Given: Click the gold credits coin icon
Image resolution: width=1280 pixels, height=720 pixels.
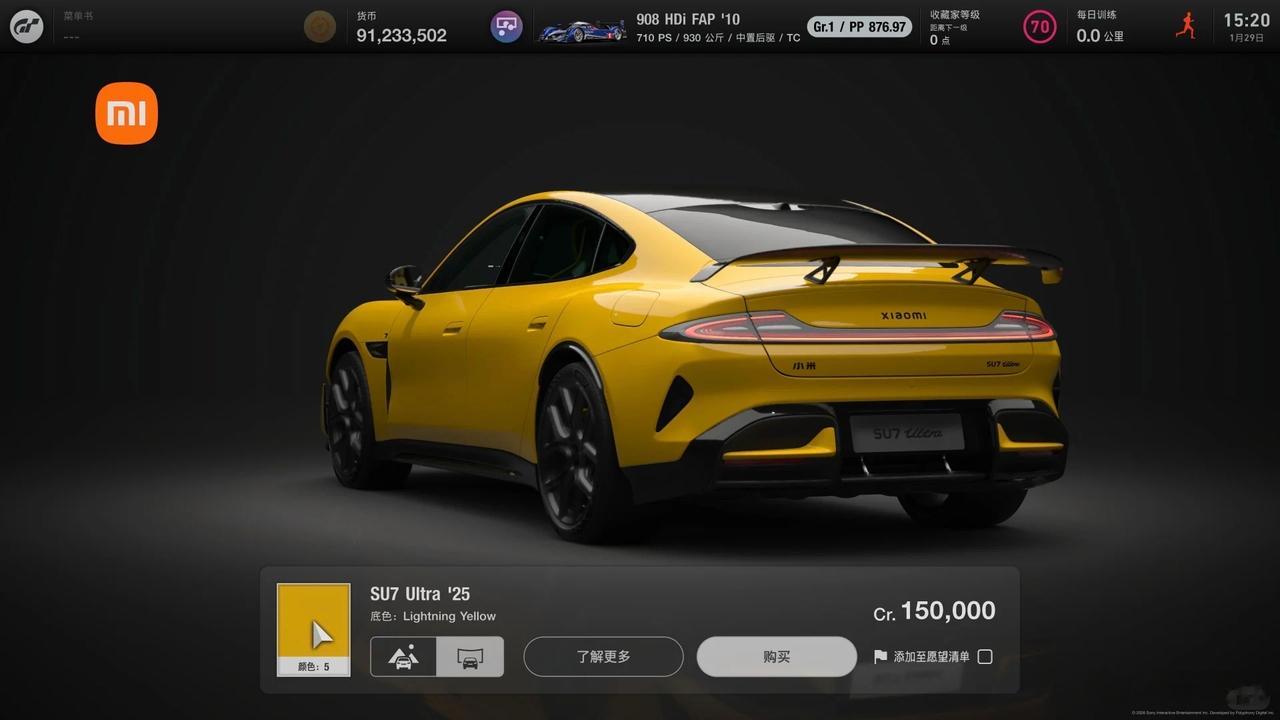Looking at the screenshot, I should (320, 26).
